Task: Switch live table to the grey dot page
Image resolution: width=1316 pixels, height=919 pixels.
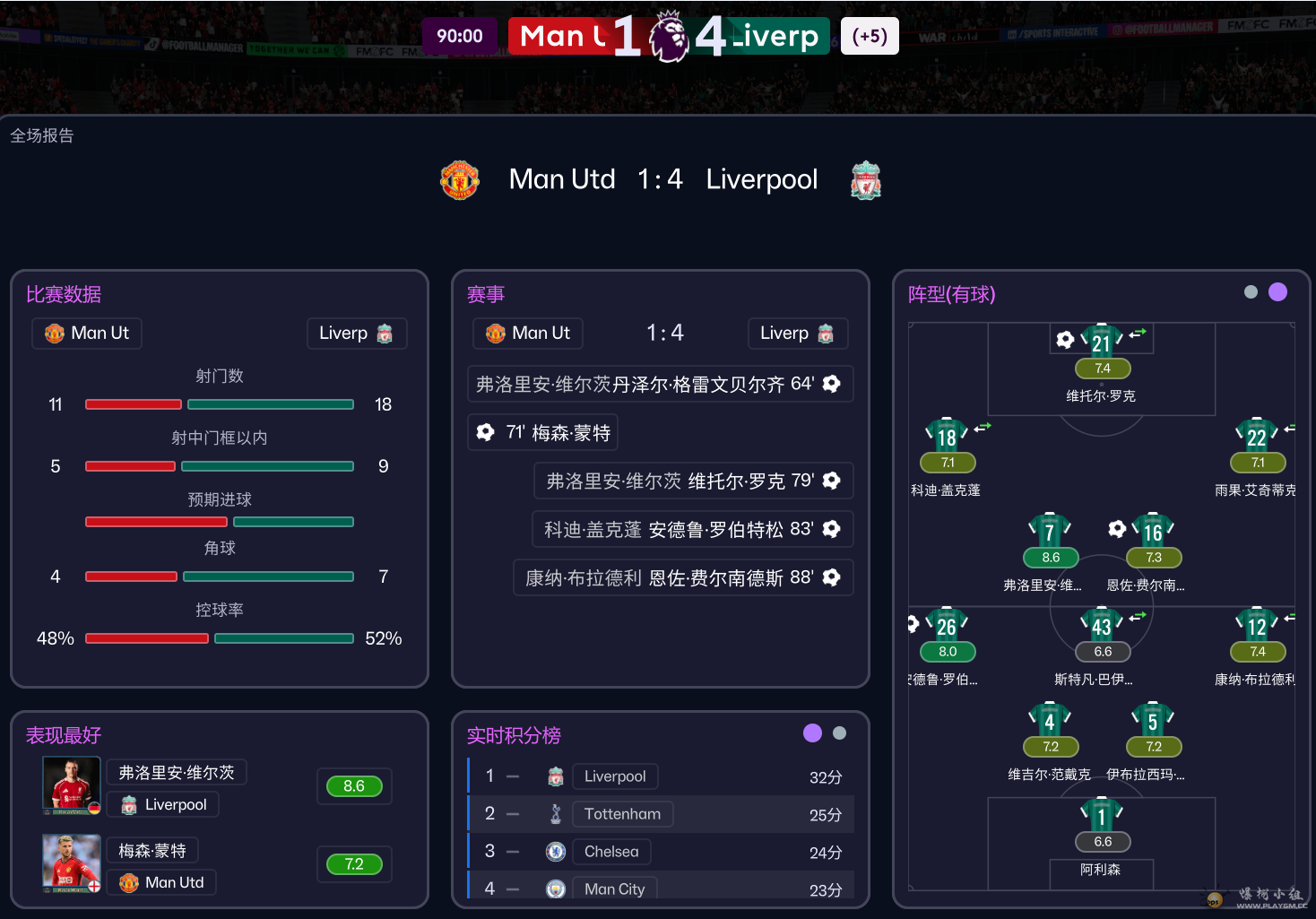Action: pyautogui.click(x=839, y=733)
